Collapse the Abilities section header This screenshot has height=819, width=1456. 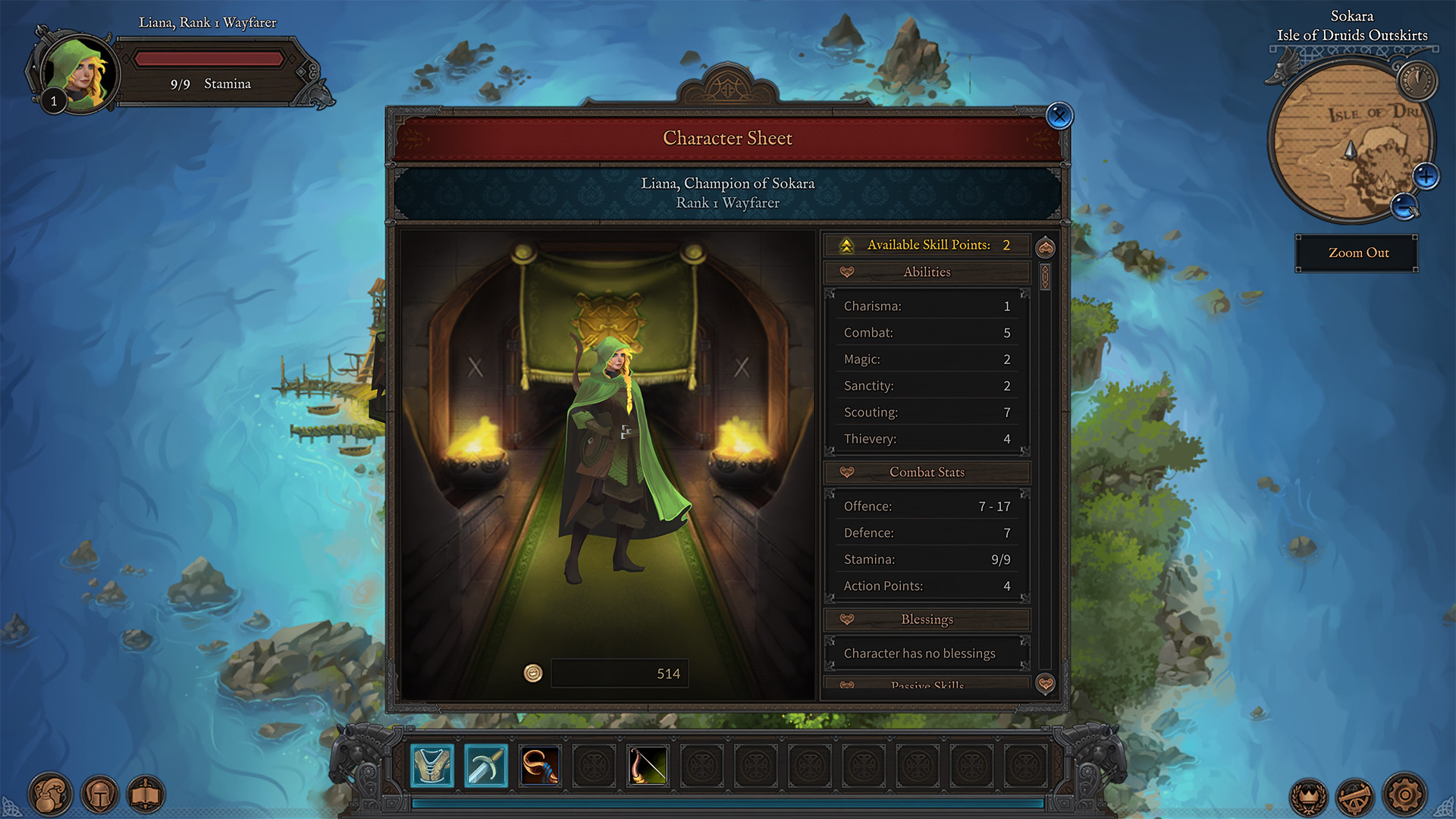[x=927, y=272]
